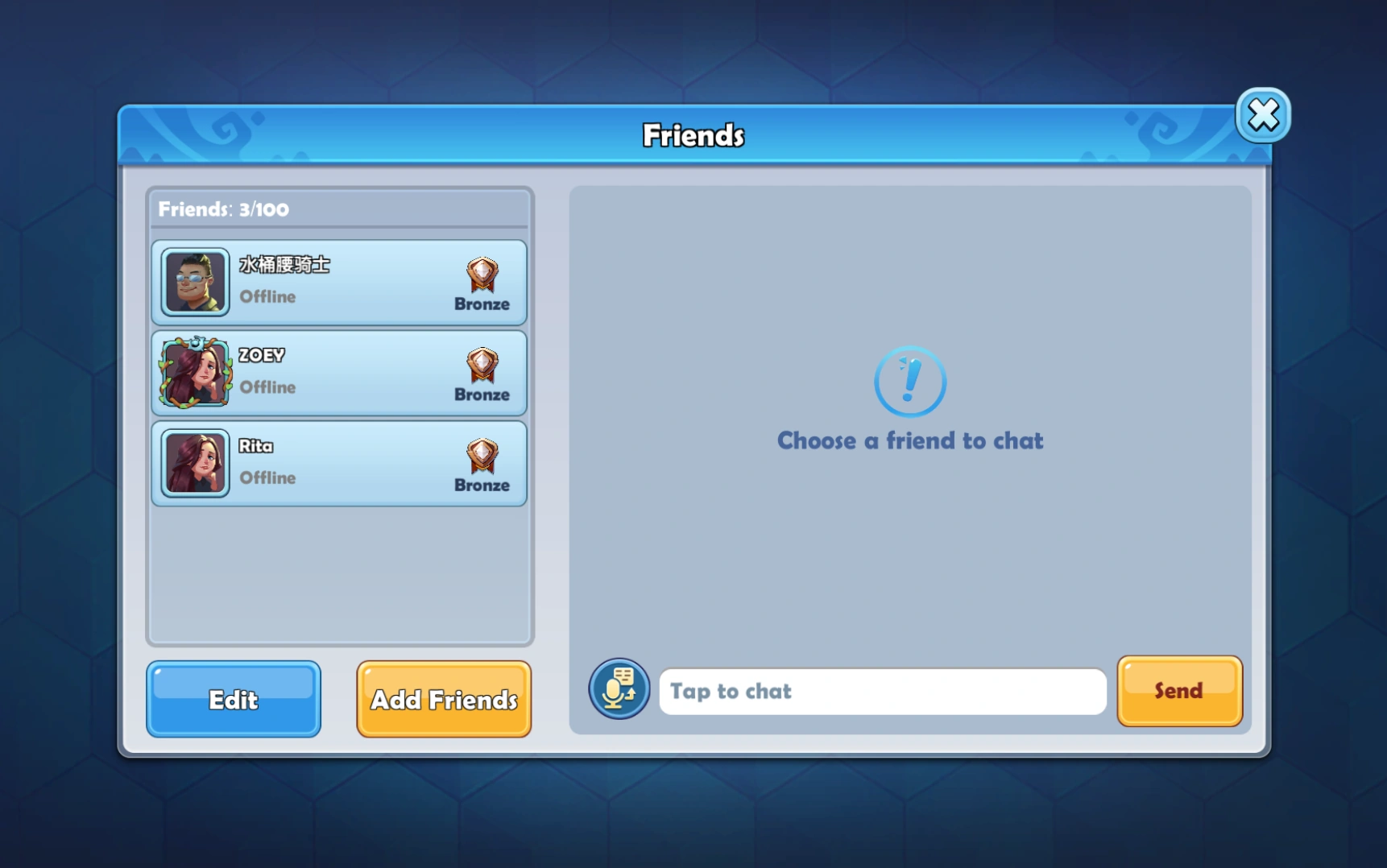Click the exclamation mark icon in chat area
This screenshot has height=868, width=1387.
point(909,382)
